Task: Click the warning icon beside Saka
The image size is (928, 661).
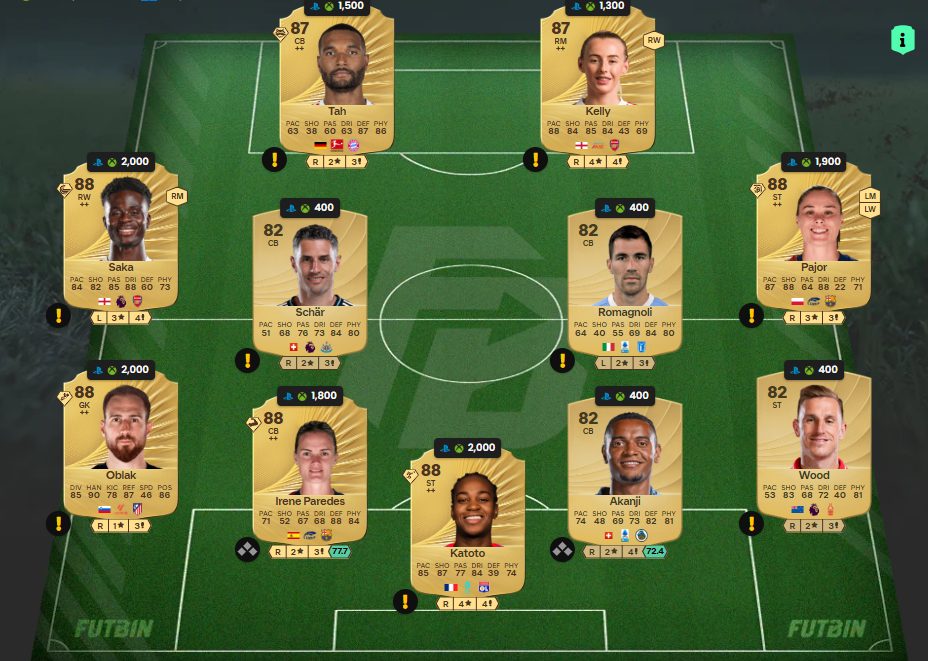Action: coord(58,316)
